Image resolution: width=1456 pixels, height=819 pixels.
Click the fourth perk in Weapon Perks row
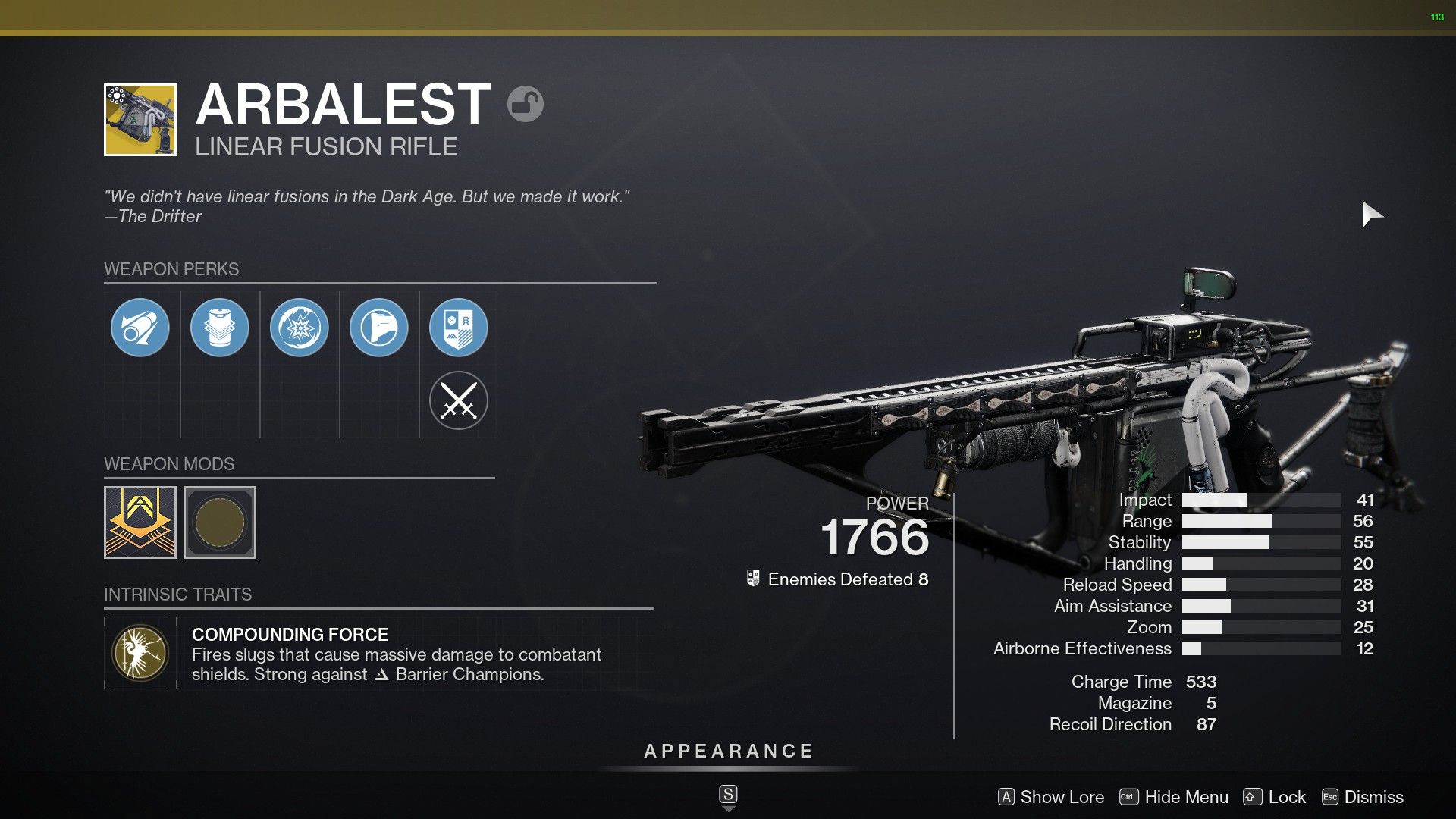click(381, 328)
